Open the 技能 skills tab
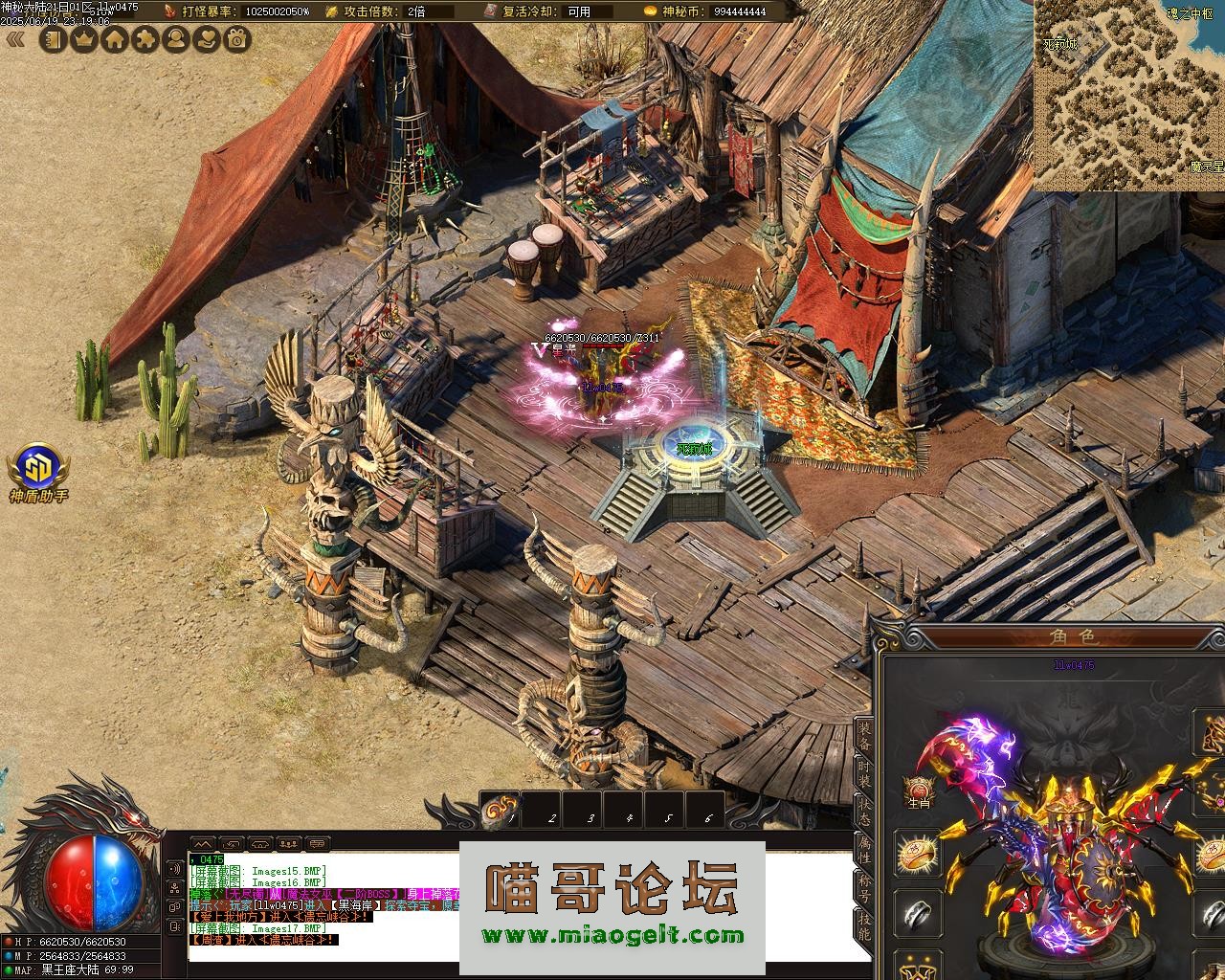Screen dimensions: 1225x980 pos(863,925)
